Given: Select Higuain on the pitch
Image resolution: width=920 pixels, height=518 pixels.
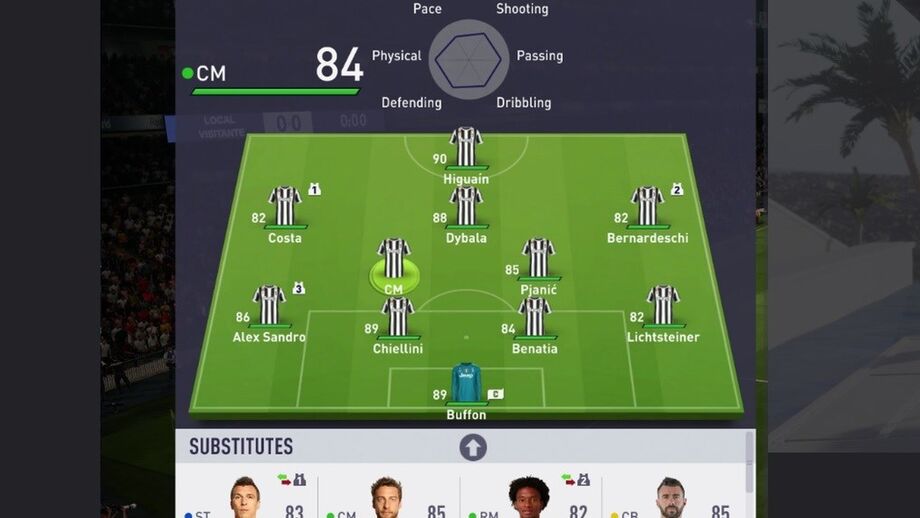Looking at the screenshot, I should pos(466,148).
